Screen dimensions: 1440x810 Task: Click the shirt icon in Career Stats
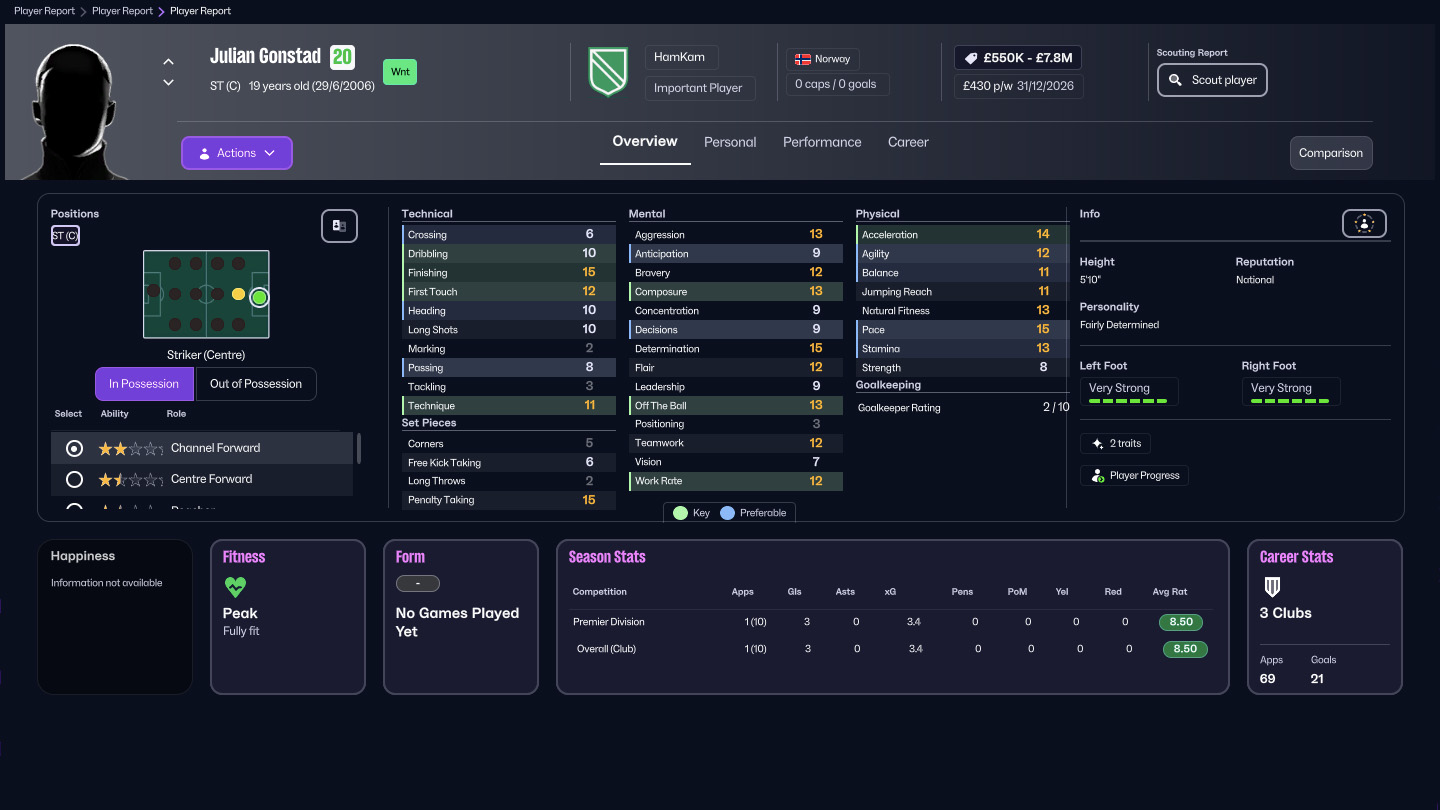(1270, 585)
